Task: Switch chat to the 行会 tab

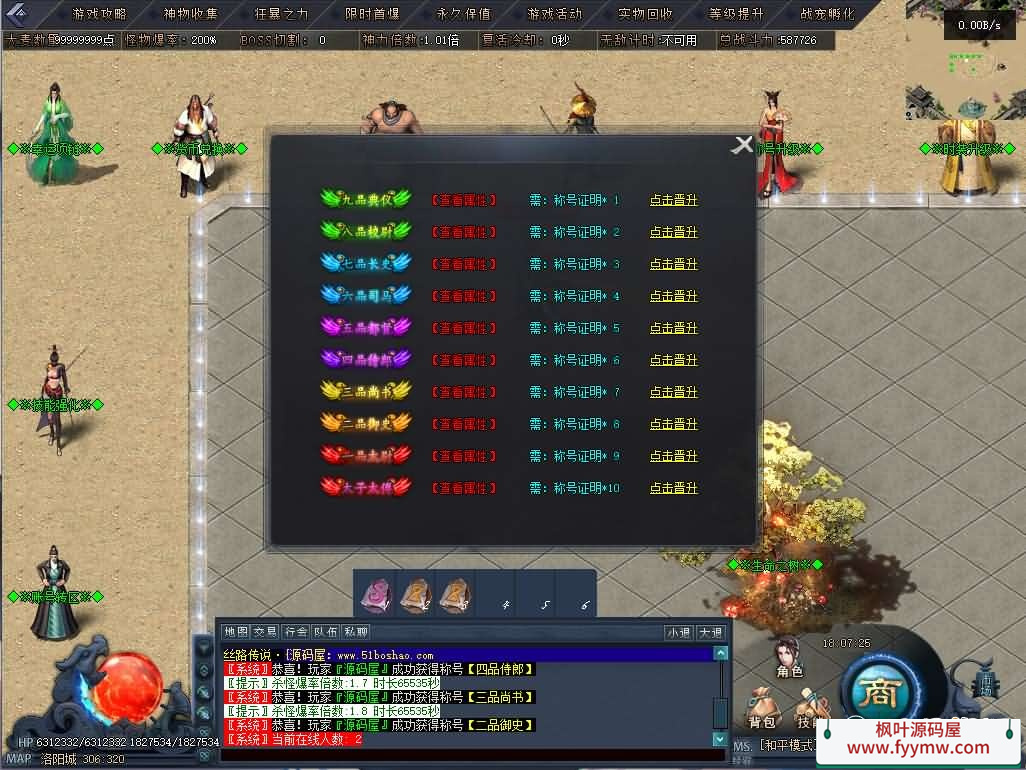Action: click(296, 632)
